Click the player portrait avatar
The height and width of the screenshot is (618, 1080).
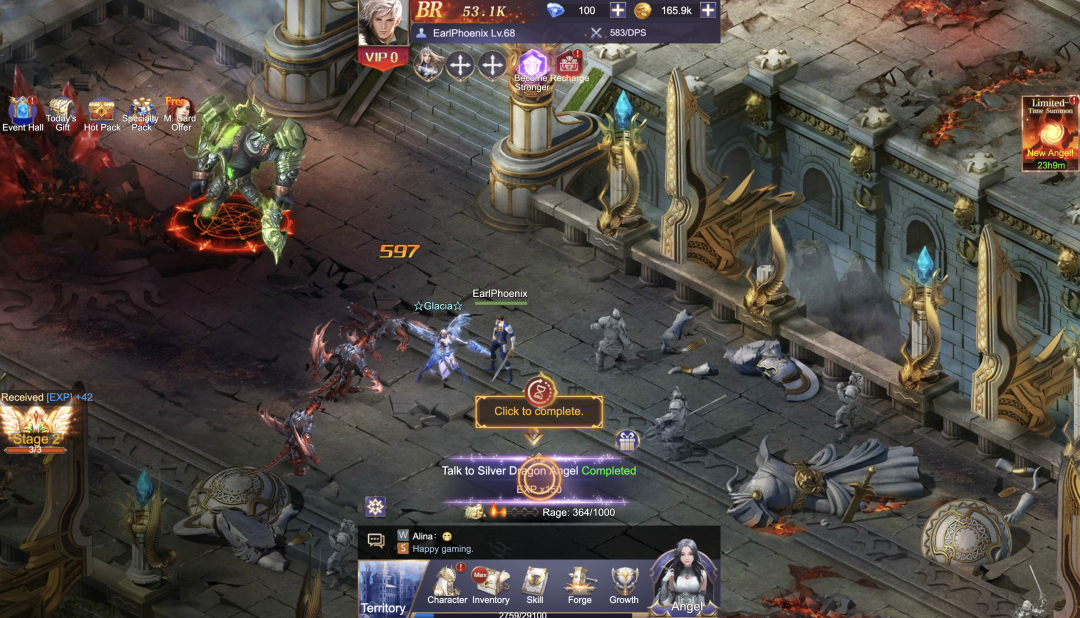(383, 23)
